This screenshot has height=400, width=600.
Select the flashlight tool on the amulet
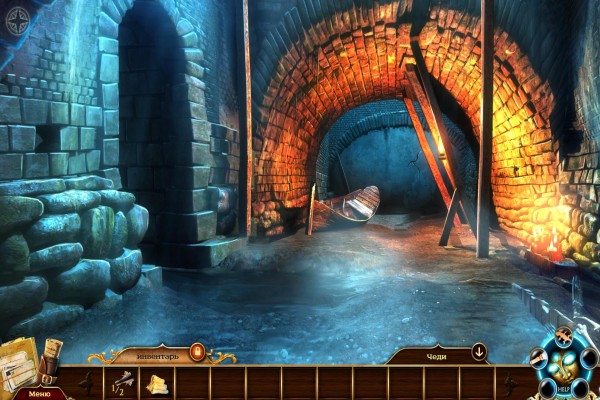(541, 357)
